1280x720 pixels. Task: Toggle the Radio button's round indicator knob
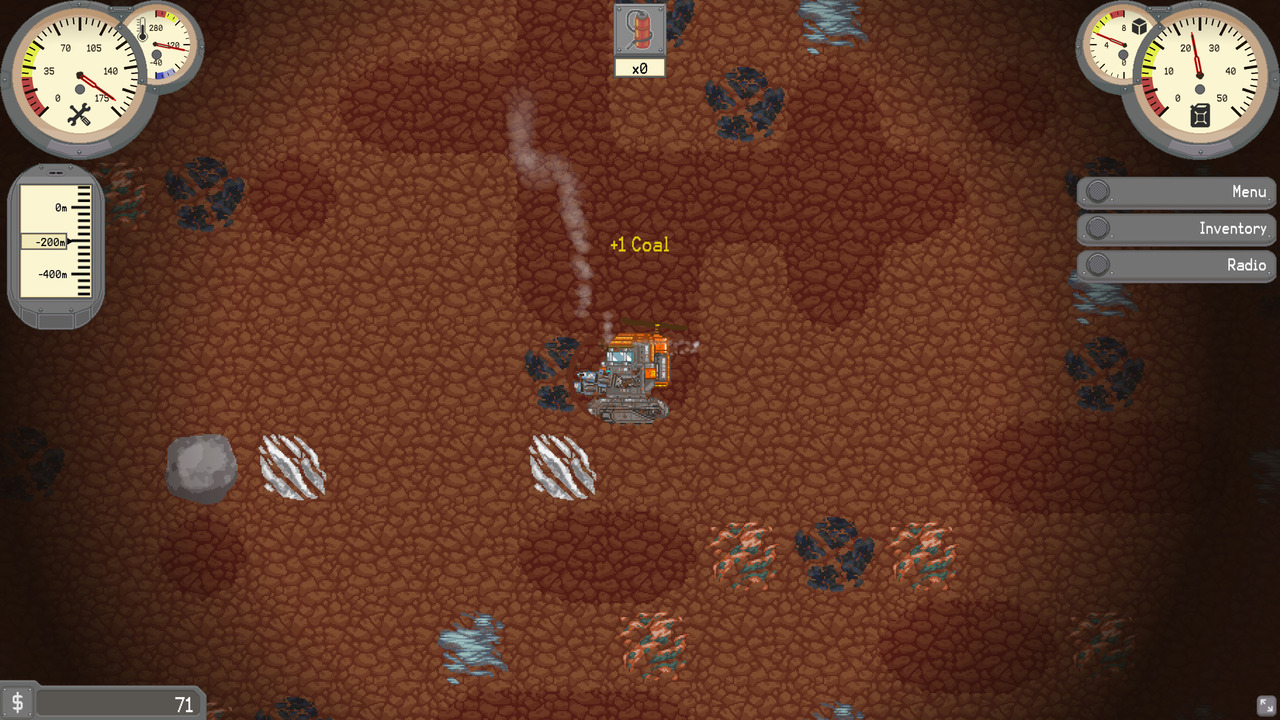coord(1097,265)
